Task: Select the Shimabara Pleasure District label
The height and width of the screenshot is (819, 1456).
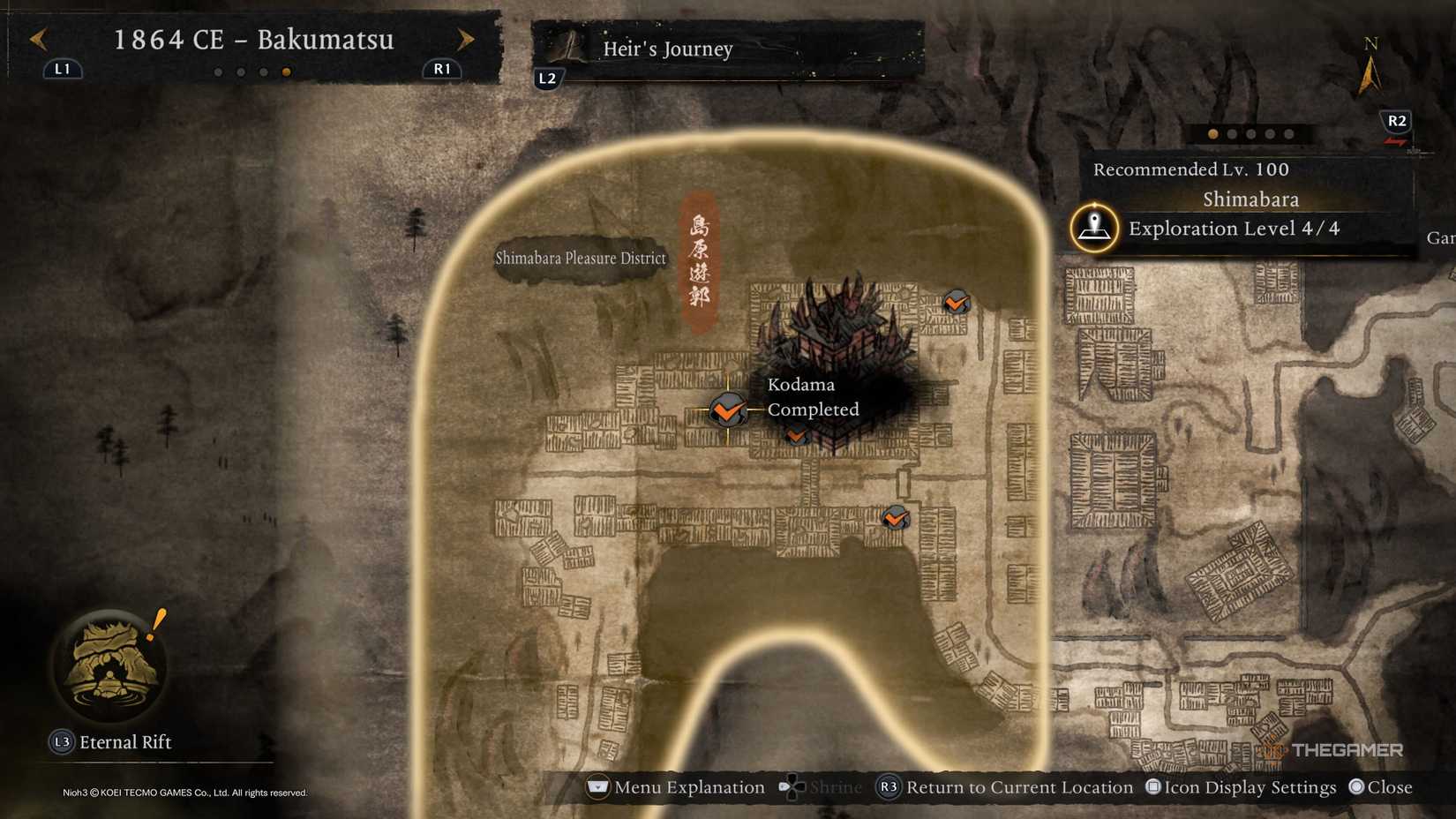Action: click(x=580, y=258)
